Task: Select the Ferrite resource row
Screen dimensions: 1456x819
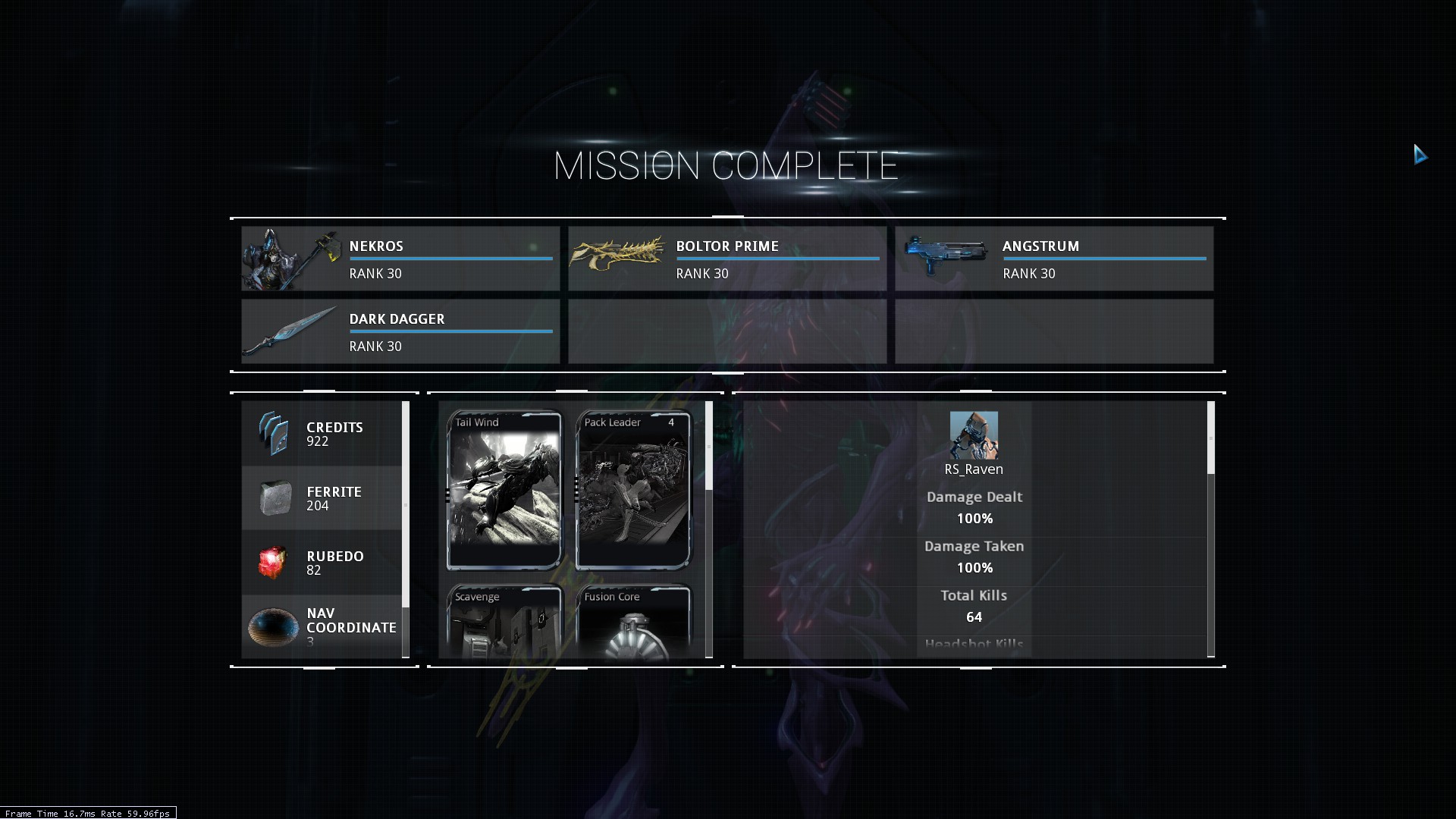Action: 322,498
